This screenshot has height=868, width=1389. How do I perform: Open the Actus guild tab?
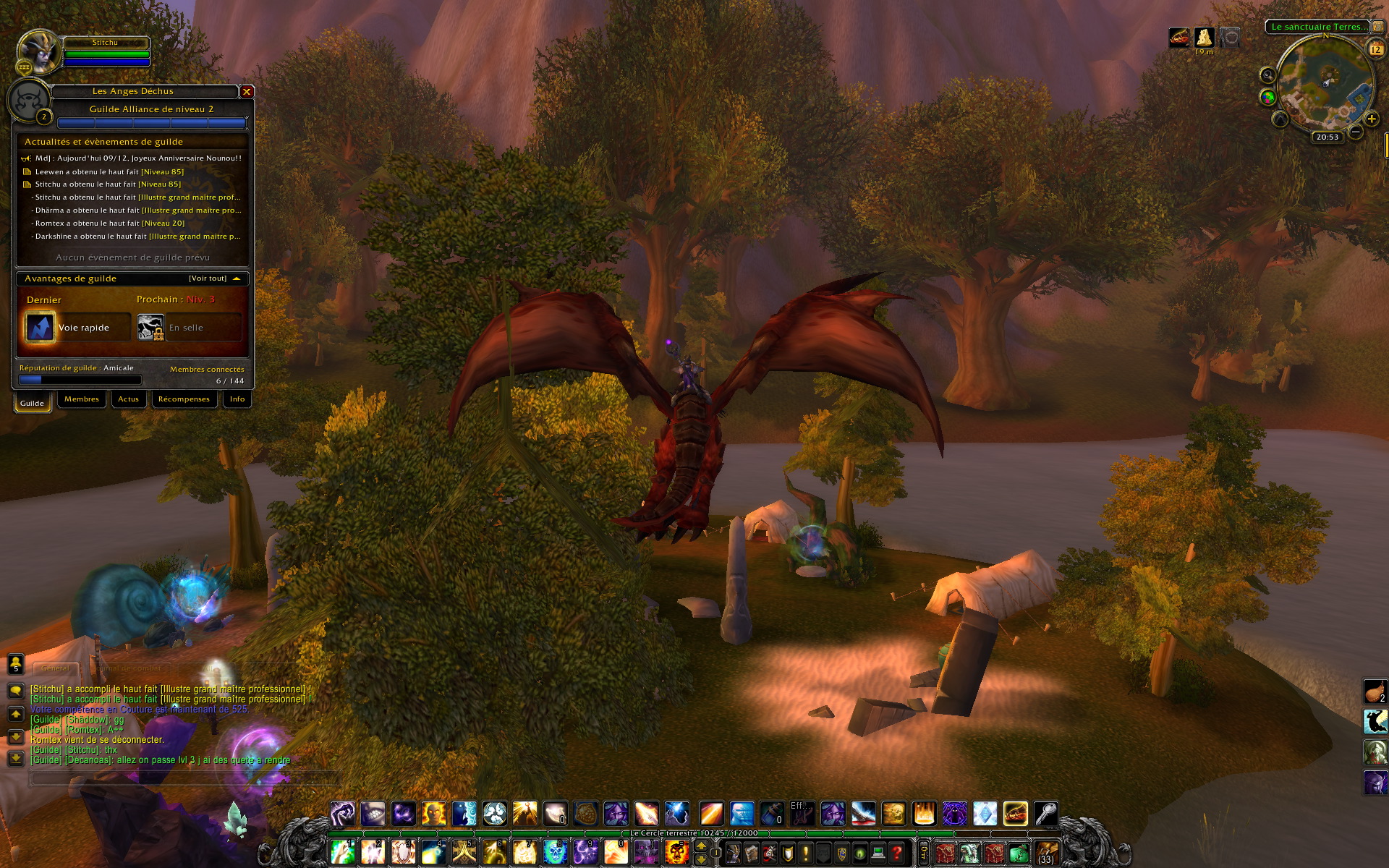[129, 399]
